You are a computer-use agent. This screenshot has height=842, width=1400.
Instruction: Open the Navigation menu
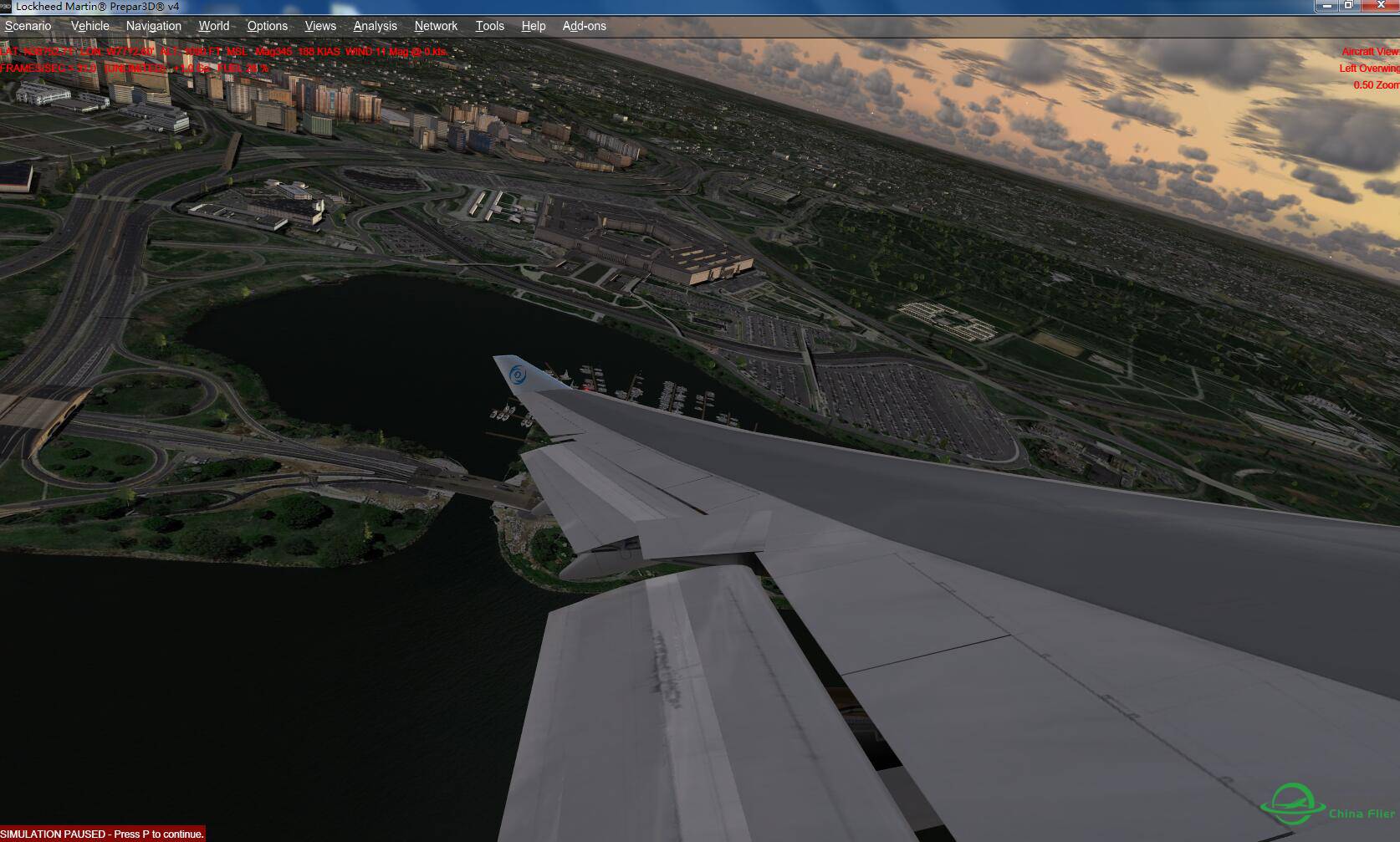pos(153,26)
